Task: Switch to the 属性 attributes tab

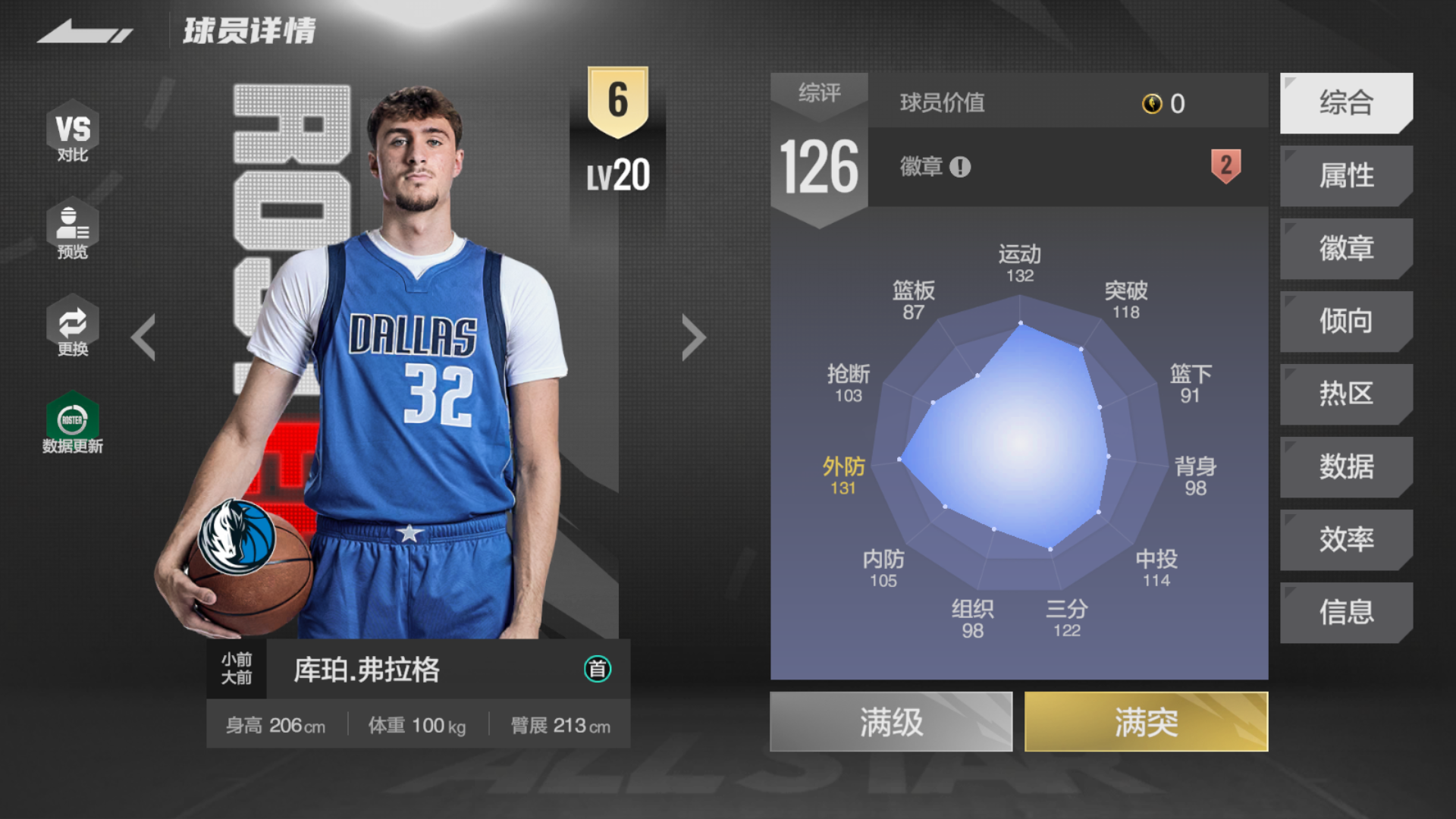Action: click(1346, 176)
